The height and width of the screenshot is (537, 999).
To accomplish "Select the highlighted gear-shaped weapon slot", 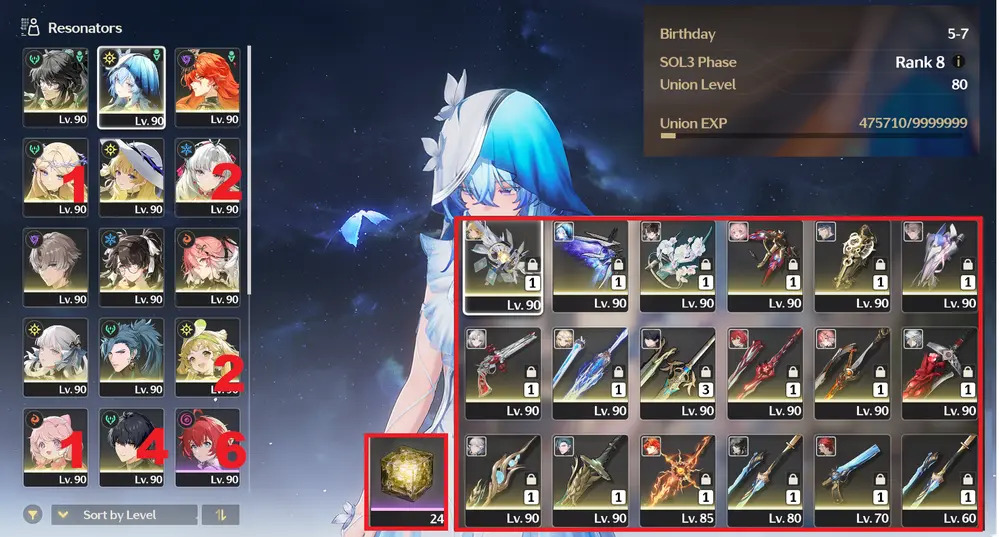I will coord(502,266).
